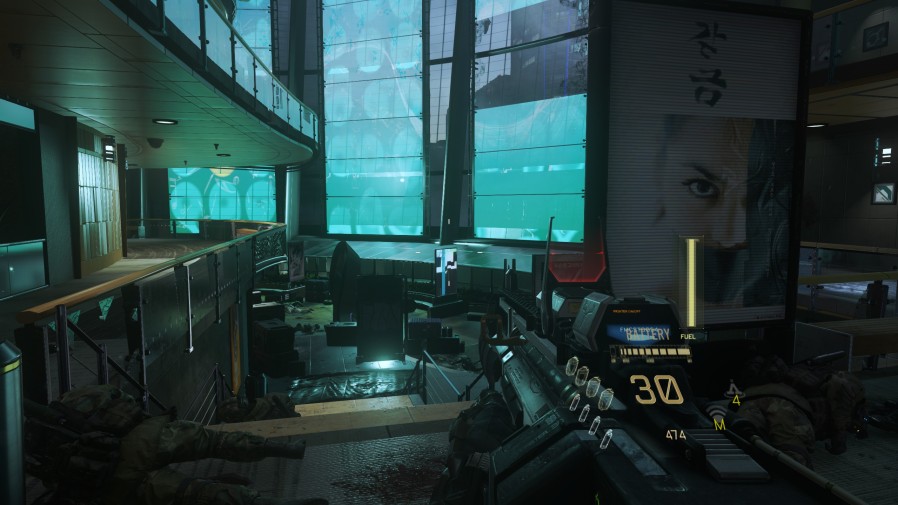
Task: Select the lethal grenade icon showing 4
Action: [x=735, y=393]
